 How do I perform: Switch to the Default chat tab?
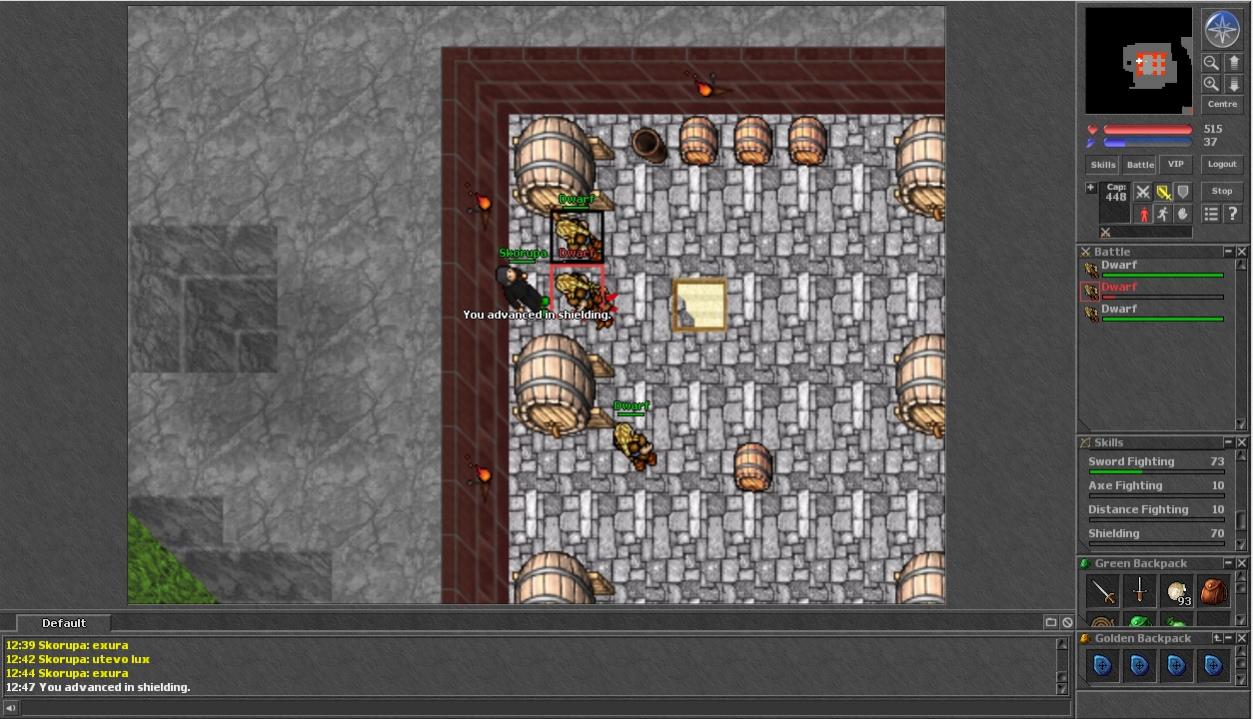coord(64,623)
